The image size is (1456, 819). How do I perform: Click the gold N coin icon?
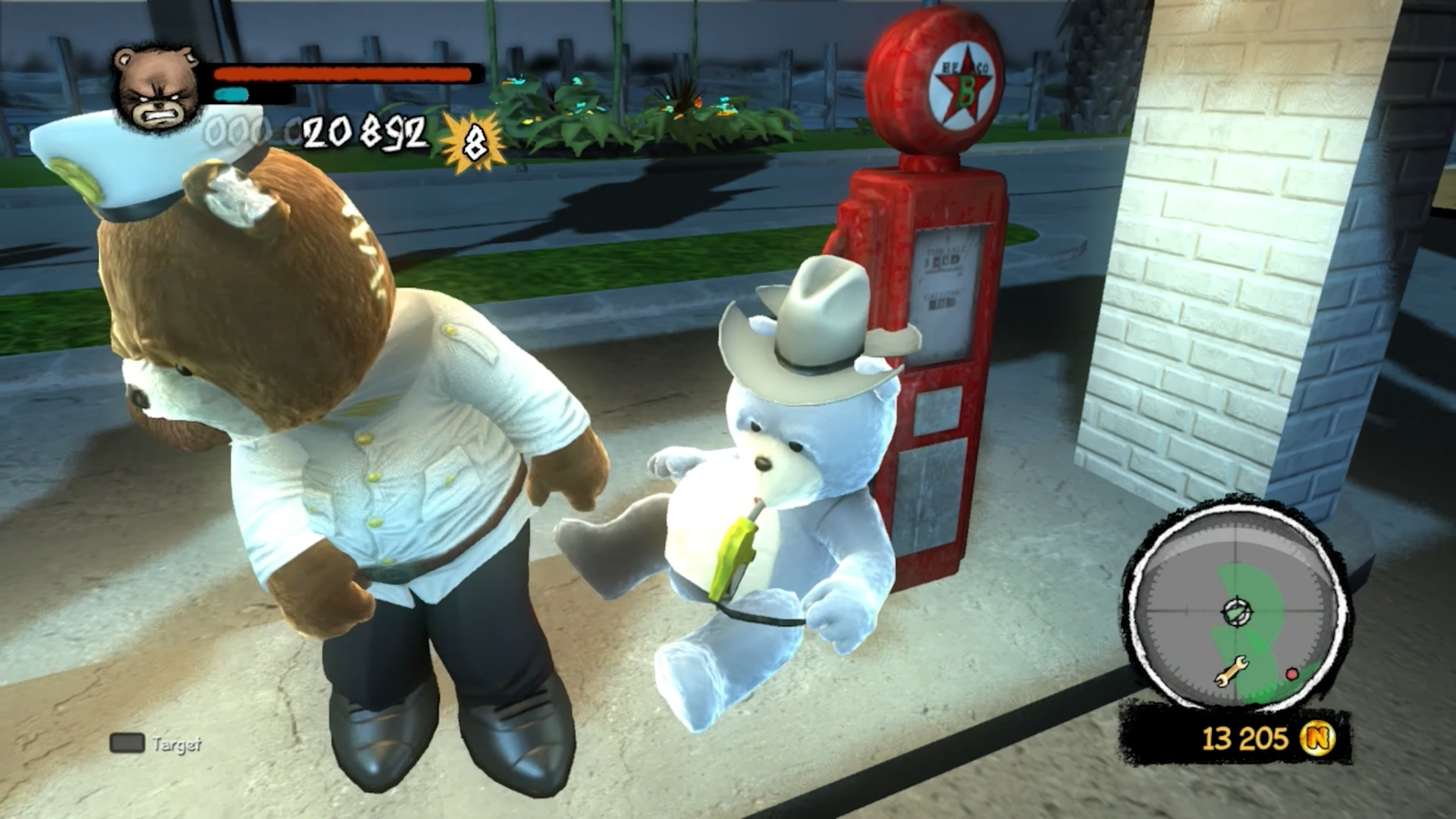click(x=1318, y=737)
